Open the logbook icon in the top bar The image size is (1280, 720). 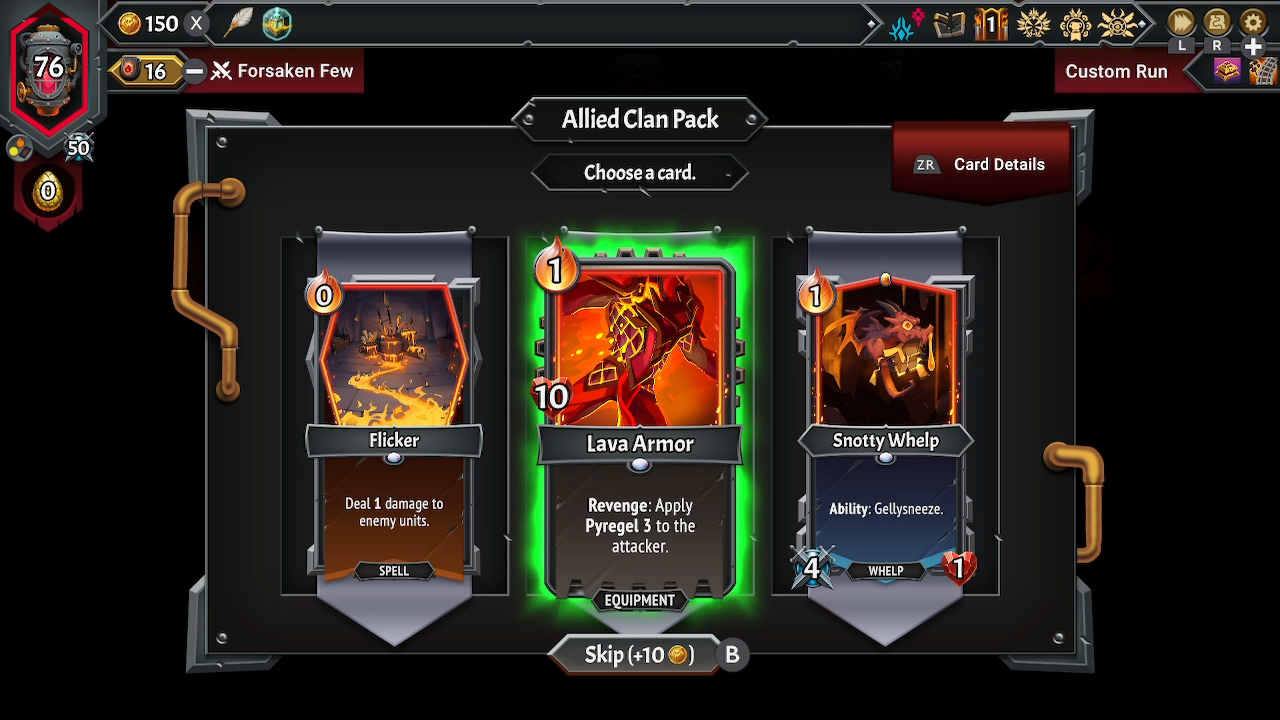(x=949, y=25)
